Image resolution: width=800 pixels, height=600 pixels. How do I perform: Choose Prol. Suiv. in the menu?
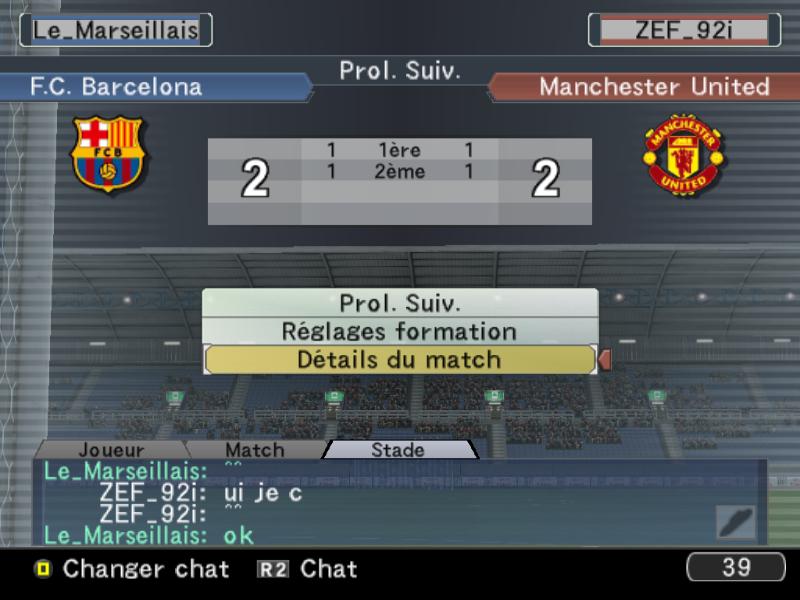pos(400,303)
